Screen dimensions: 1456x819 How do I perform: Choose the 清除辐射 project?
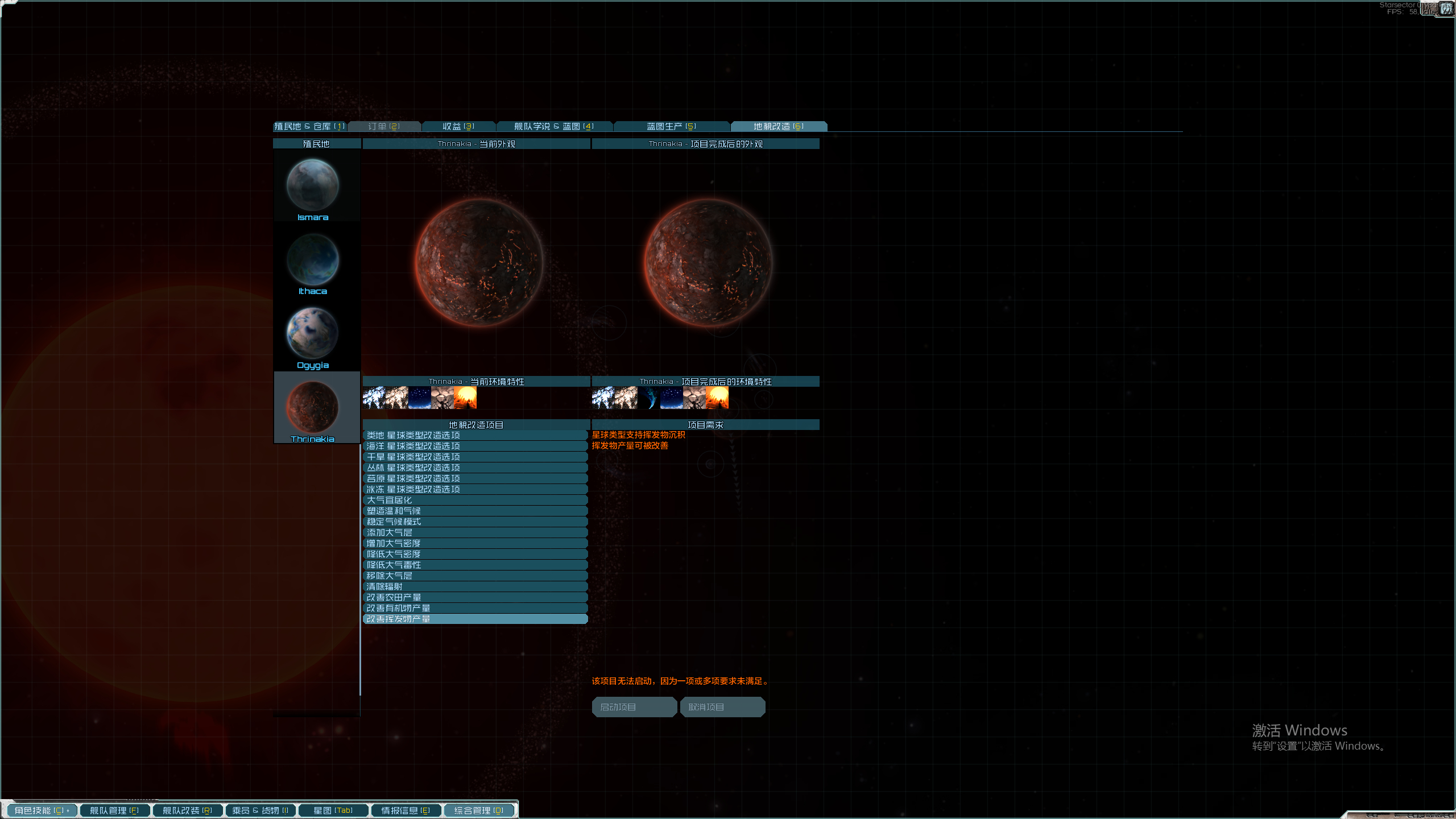pyautogui.click(x=475, y=586)
